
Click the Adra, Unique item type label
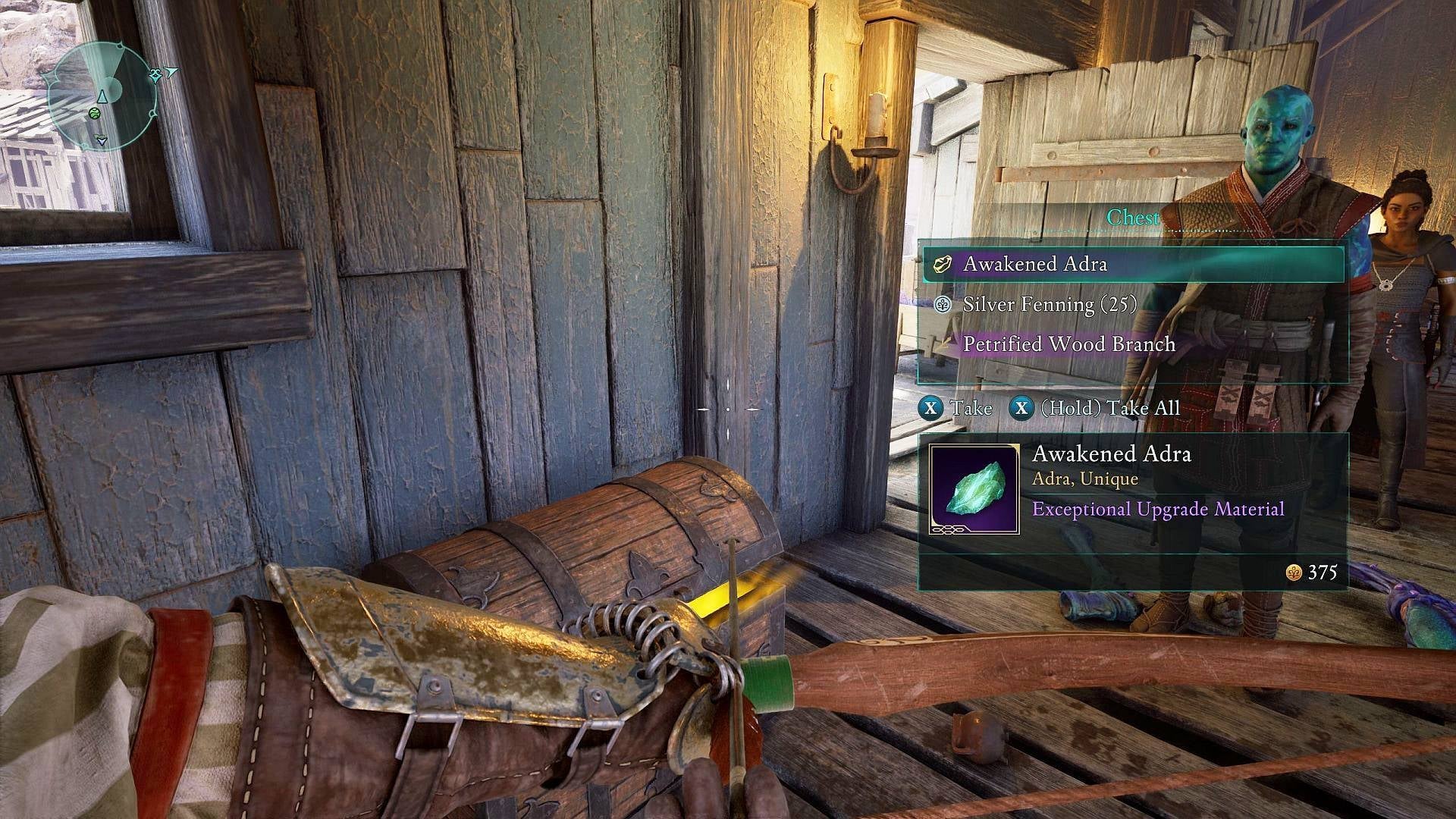[x=1087, y=479]
